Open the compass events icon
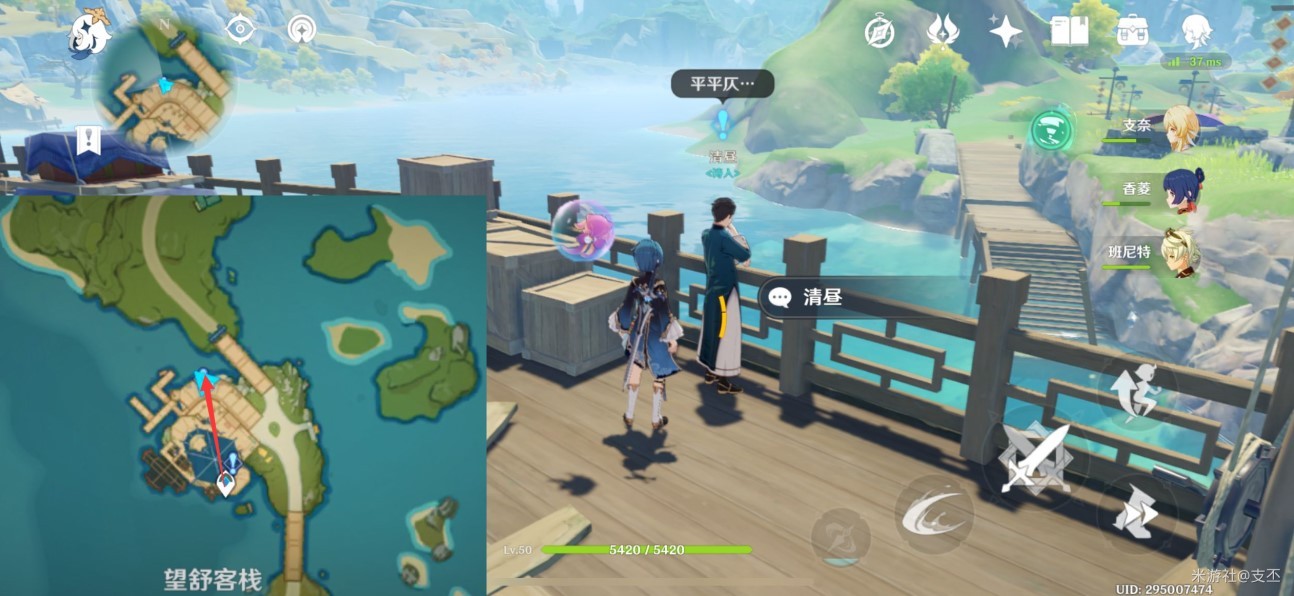This screenshot has height=596, width=1294. (x=880, y=32)
